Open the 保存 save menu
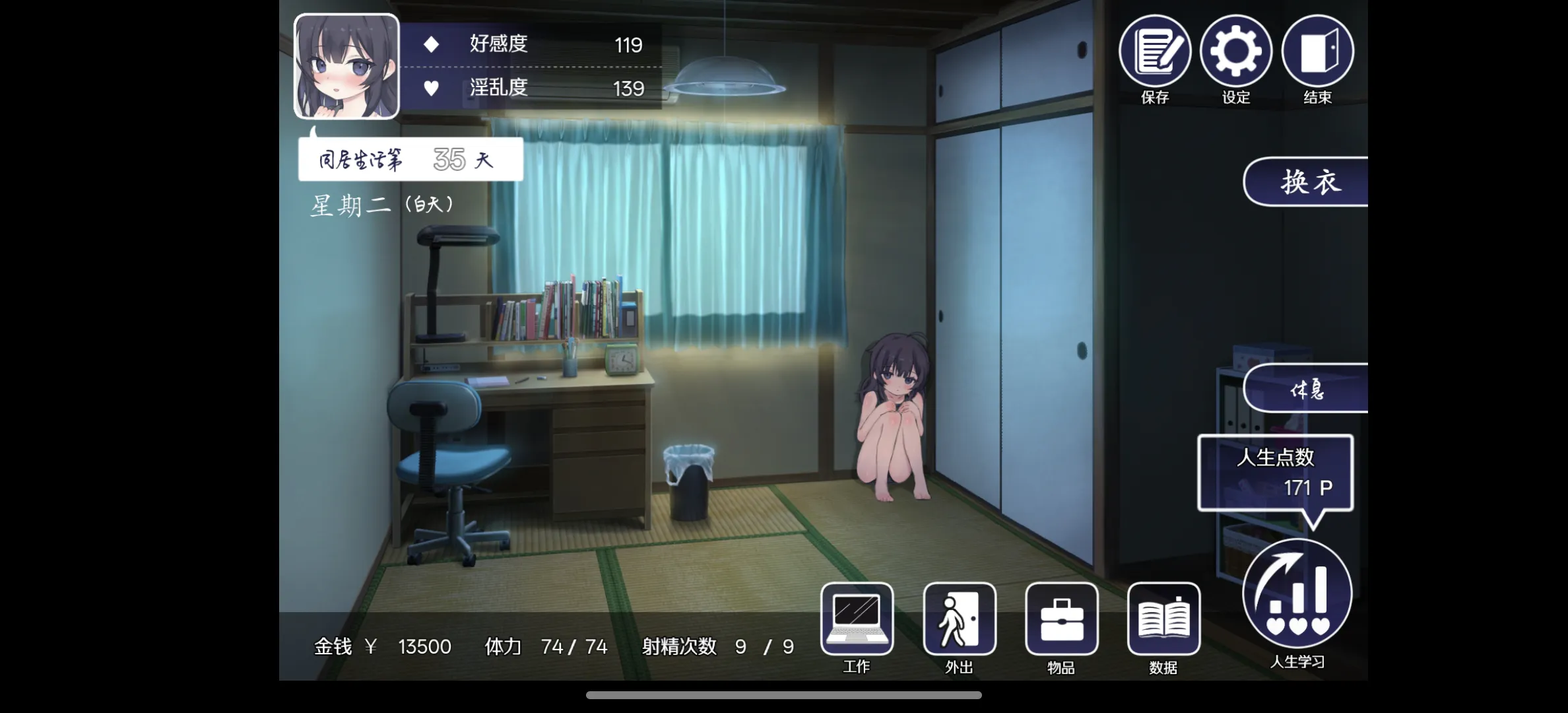The image size is (1568, 713). click(1154, 51)
